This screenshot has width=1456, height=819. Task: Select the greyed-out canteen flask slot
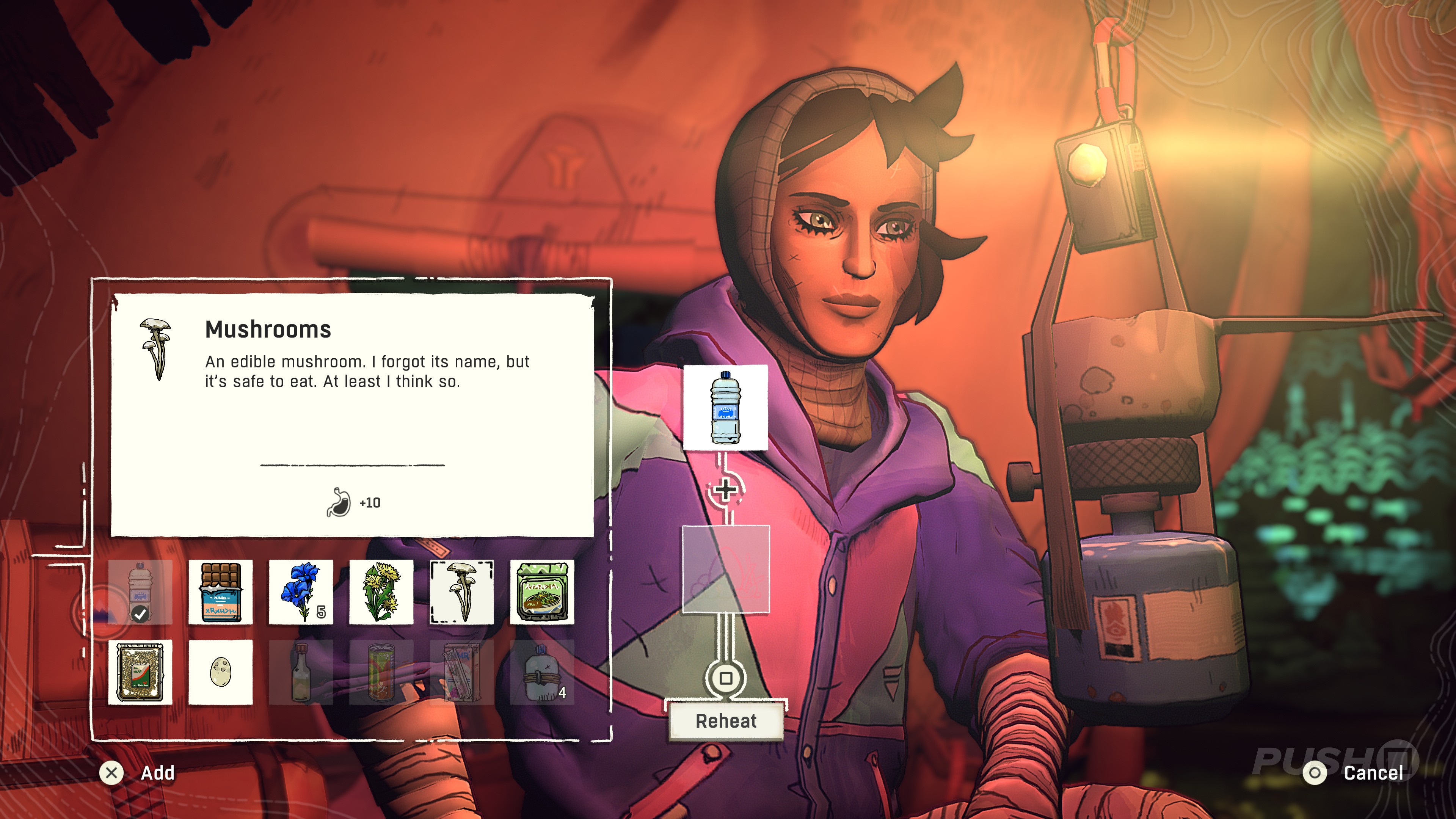point(541,672)
